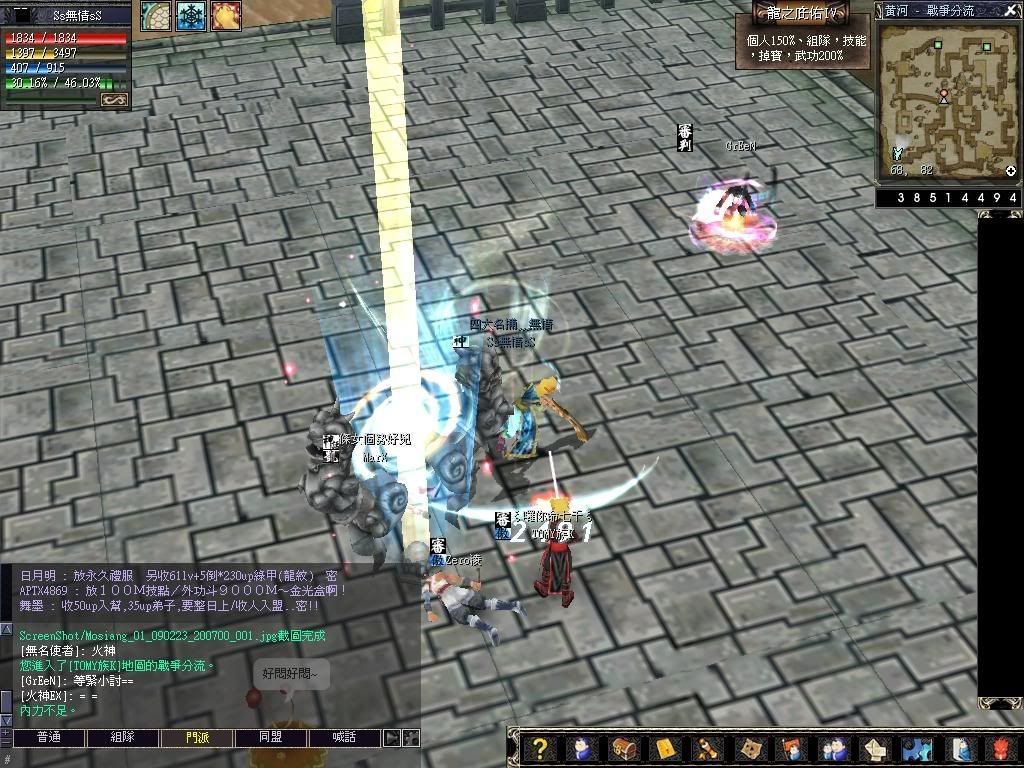Open help with the question mark icon
The height and width of the screenshot is (768, 1024).
coord(539,748)
